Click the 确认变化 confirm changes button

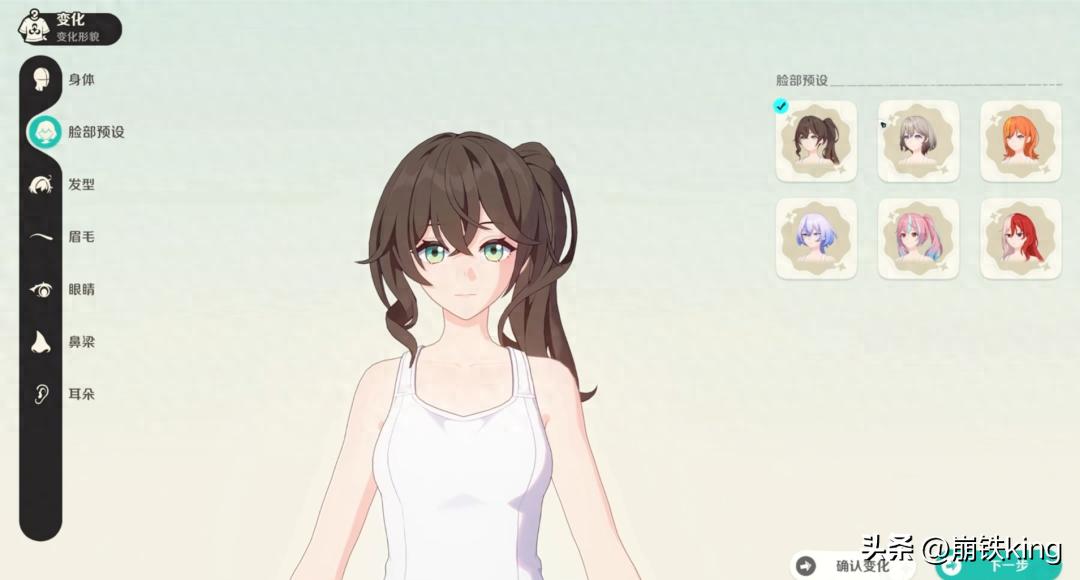850,566
